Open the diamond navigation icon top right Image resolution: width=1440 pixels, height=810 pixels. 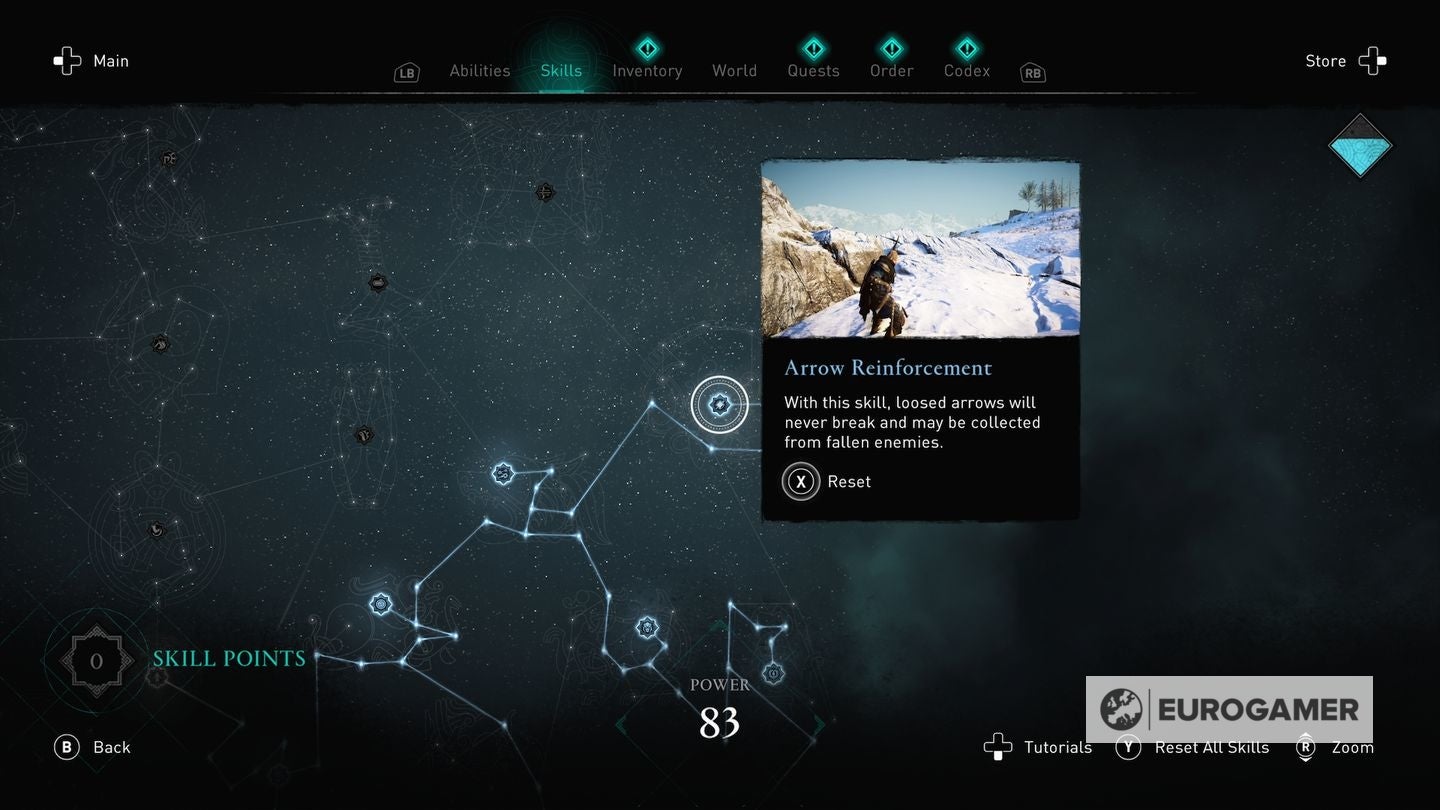click(x=1360, y=145)
